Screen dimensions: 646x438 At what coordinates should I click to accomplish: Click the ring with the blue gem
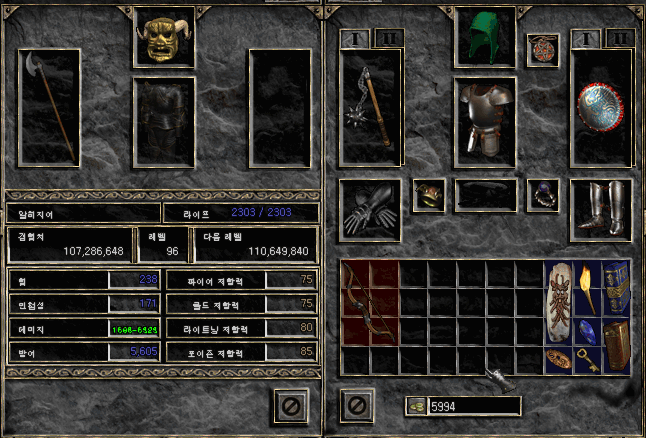click(544, 194)
